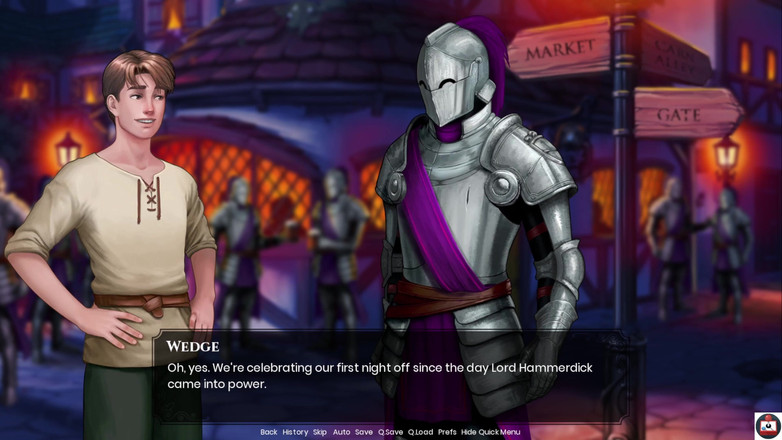Click the red icon in the corner
This screenshot has height=440, width=782.
click(x=768, y=425)
